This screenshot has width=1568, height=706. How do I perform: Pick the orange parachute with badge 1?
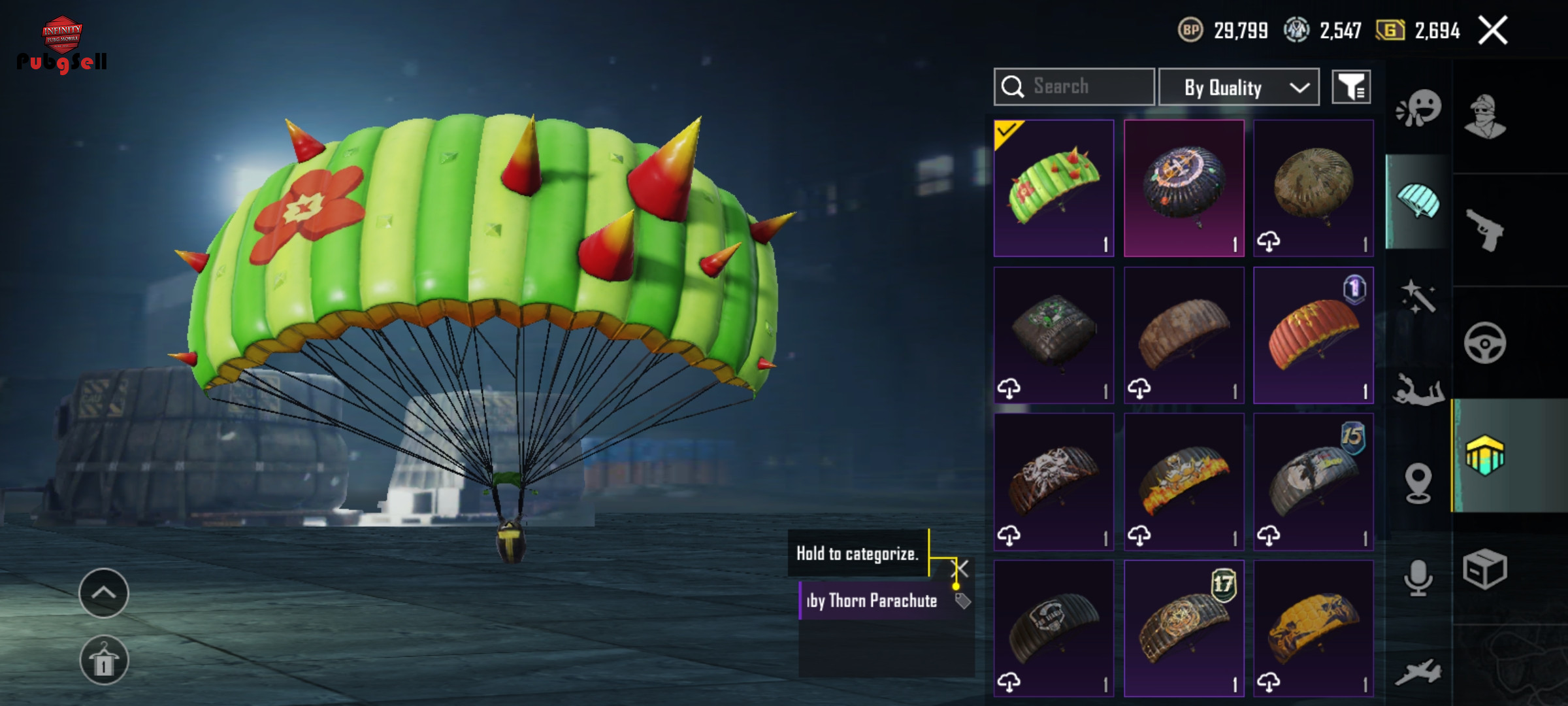click(1313, 335)
